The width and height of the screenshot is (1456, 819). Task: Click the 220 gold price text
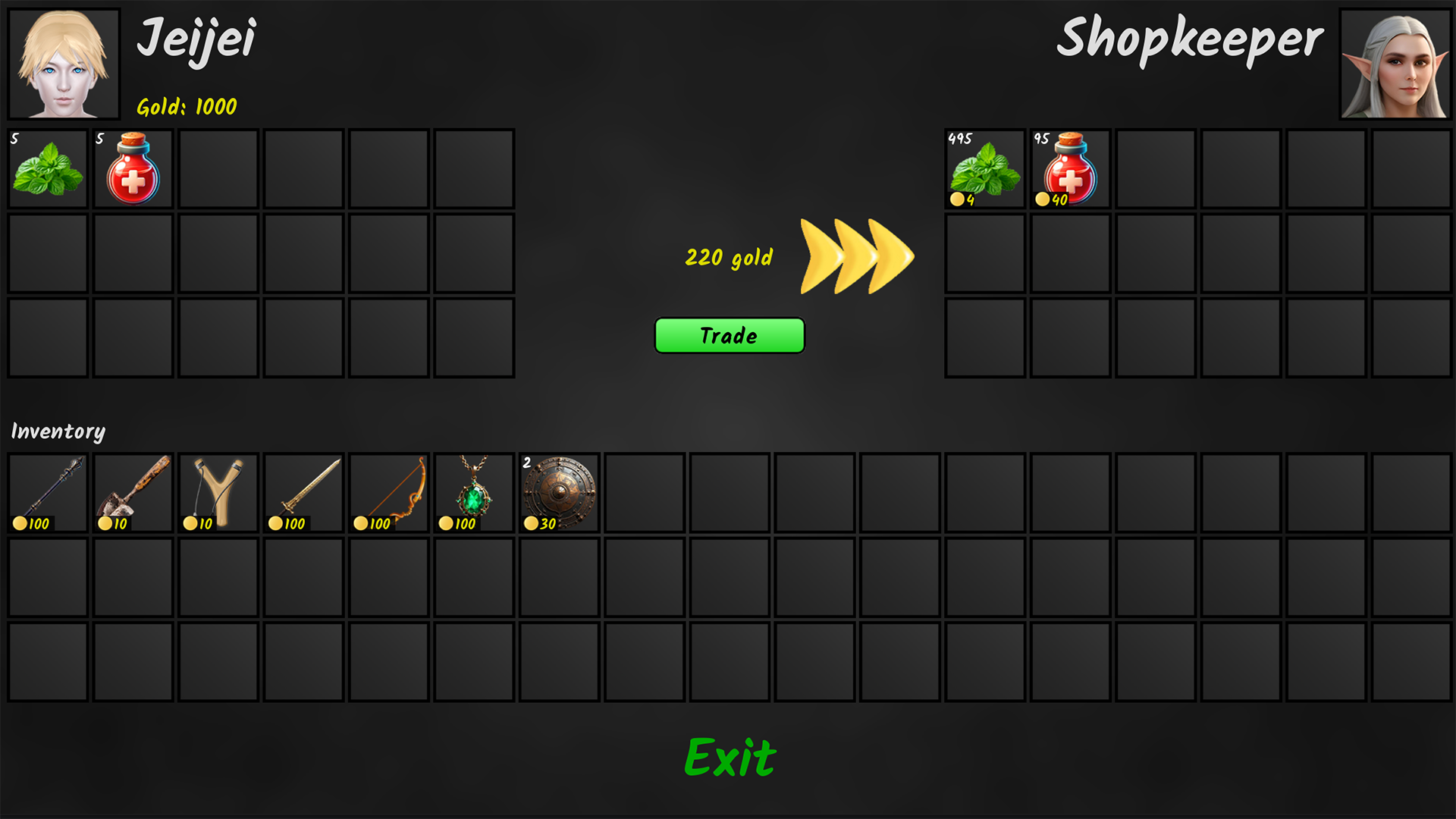pyautogui.click(x=728, y=258)
